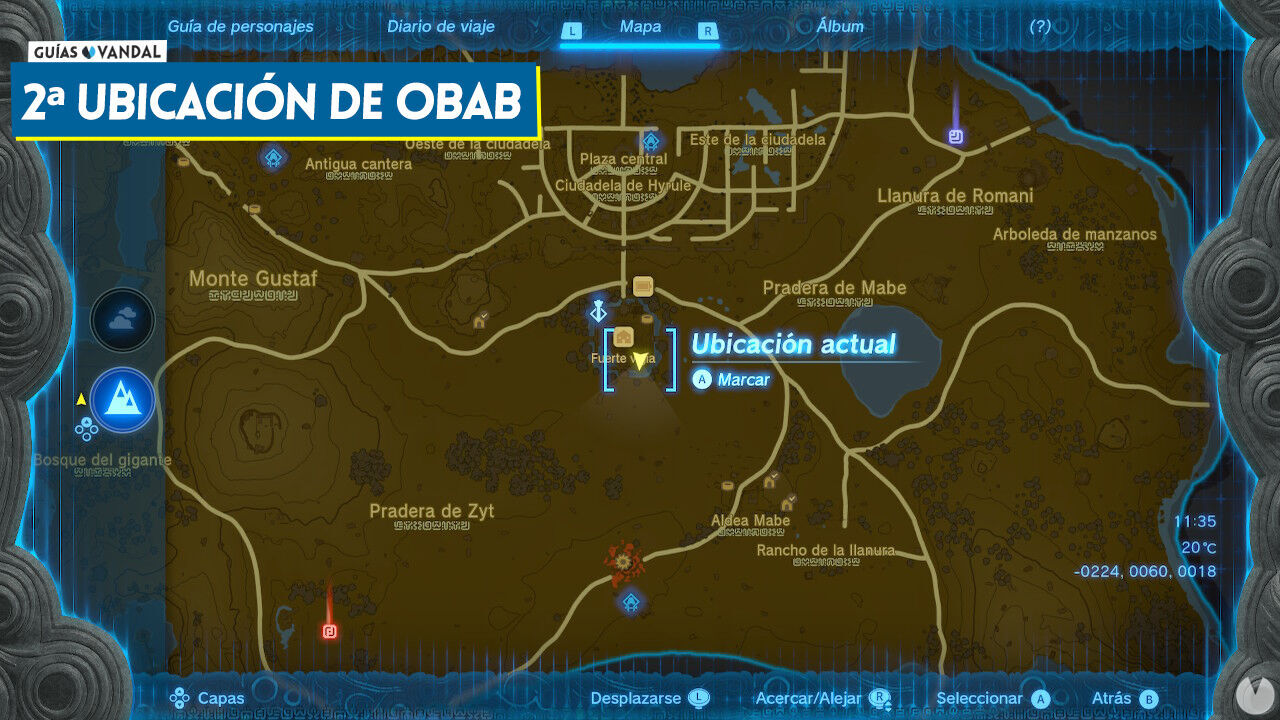Click the Skyview shrine icon in Plaza central
The width and height of the screenshot is (1280, 720).
(x=649, y=141)
